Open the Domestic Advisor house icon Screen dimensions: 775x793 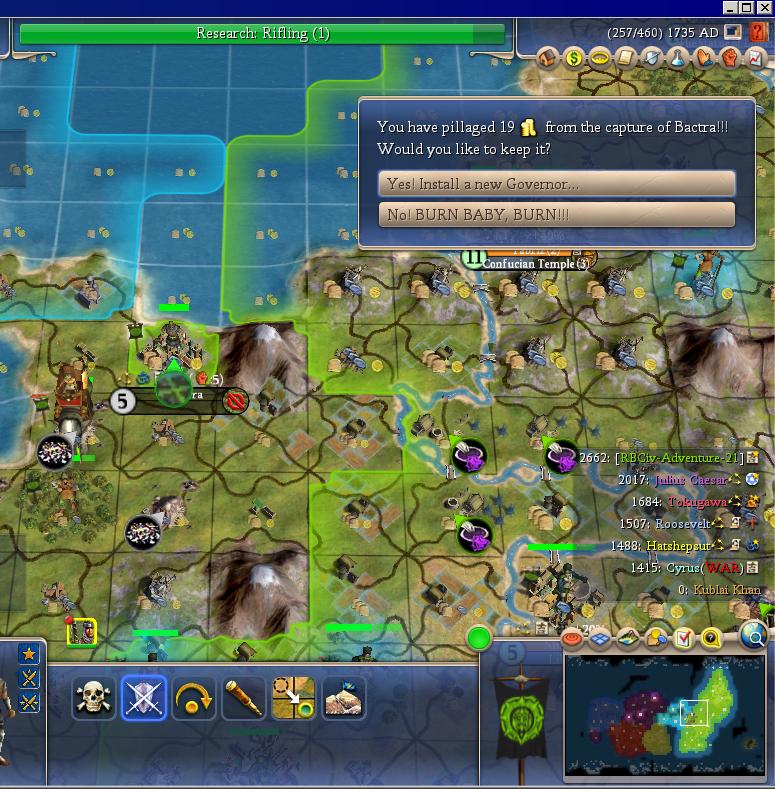point(548,58)
